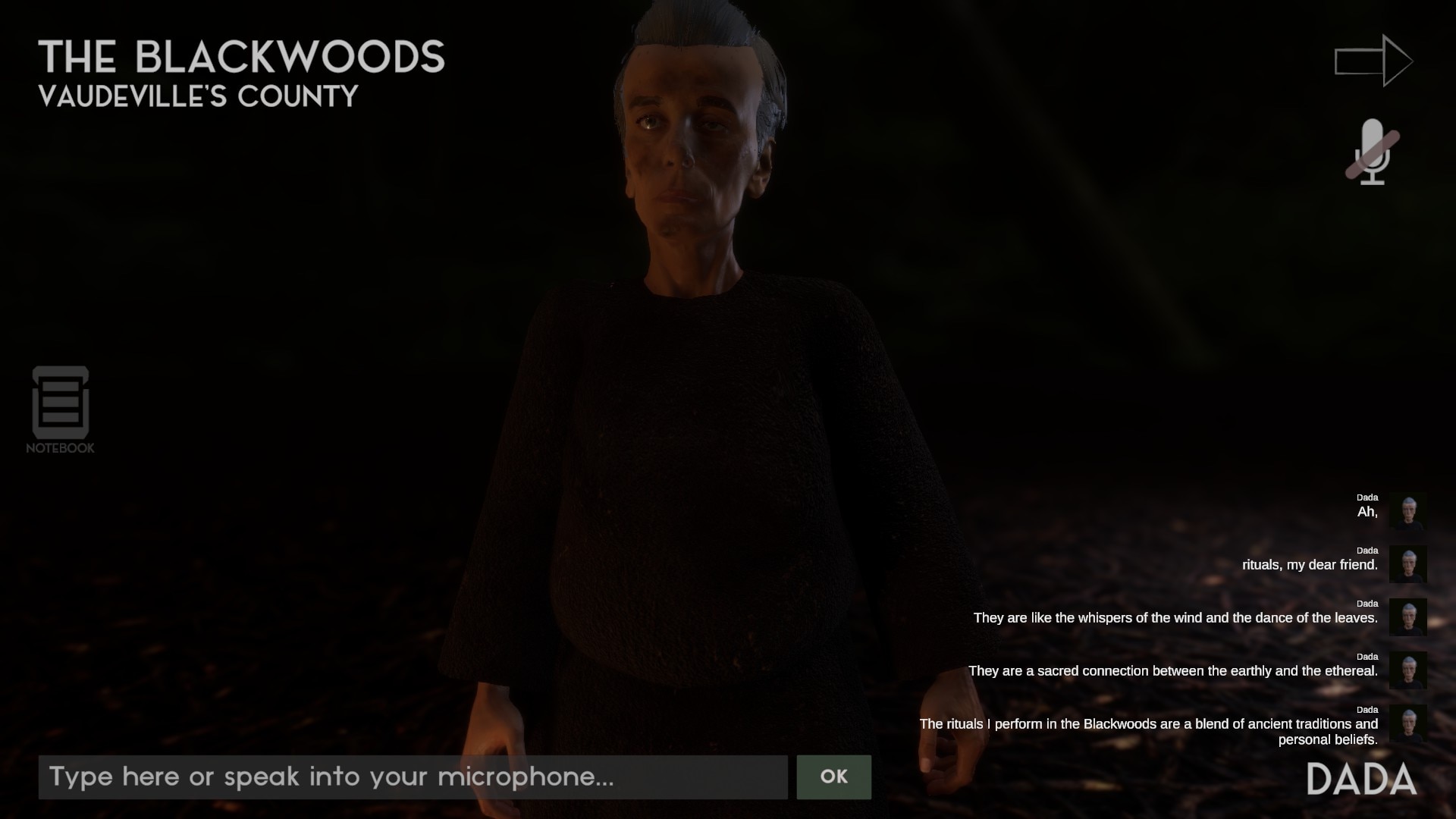Focus the type-here text input box
This screenshot has width=1456, height=819.
click(413, 777)
